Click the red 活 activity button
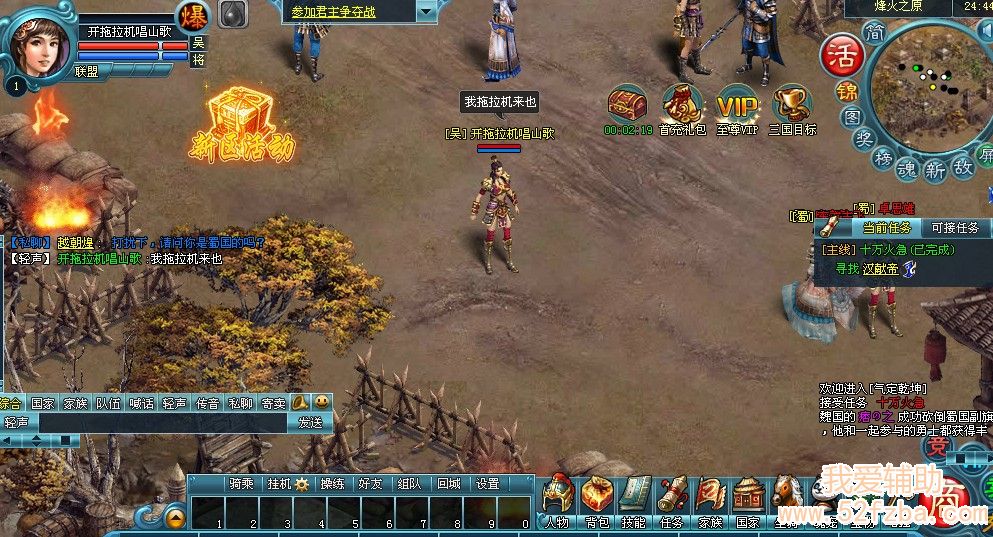Image resolution: width=993 pixels, height=537 pixels. click(x=841, y=55)
